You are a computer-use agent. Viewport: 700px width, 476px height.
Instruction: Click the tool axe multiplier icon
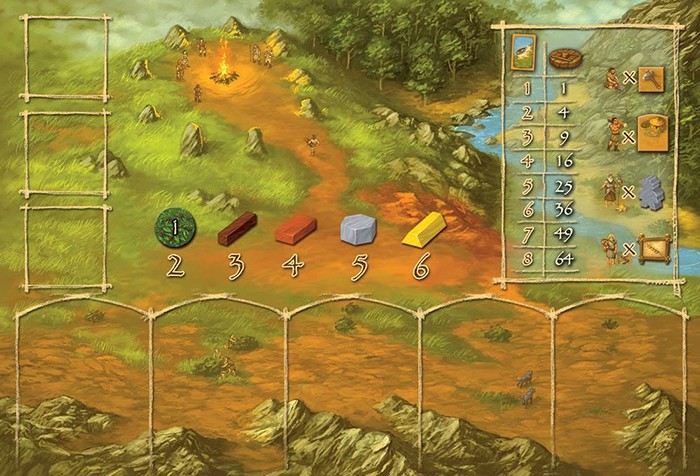(651, 79)
